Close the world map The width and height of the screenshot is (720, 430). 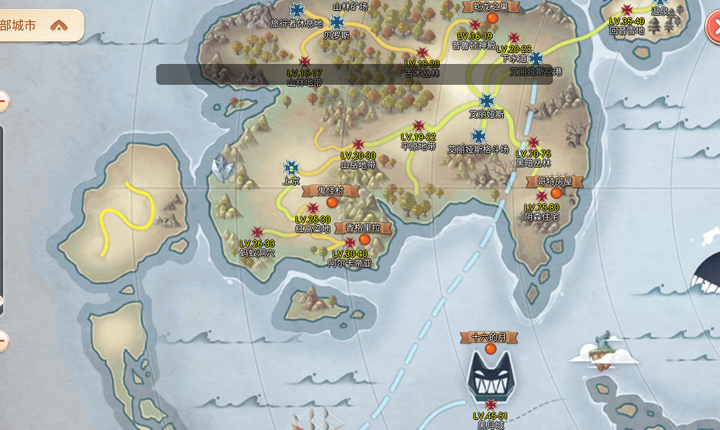click(713, 30)
